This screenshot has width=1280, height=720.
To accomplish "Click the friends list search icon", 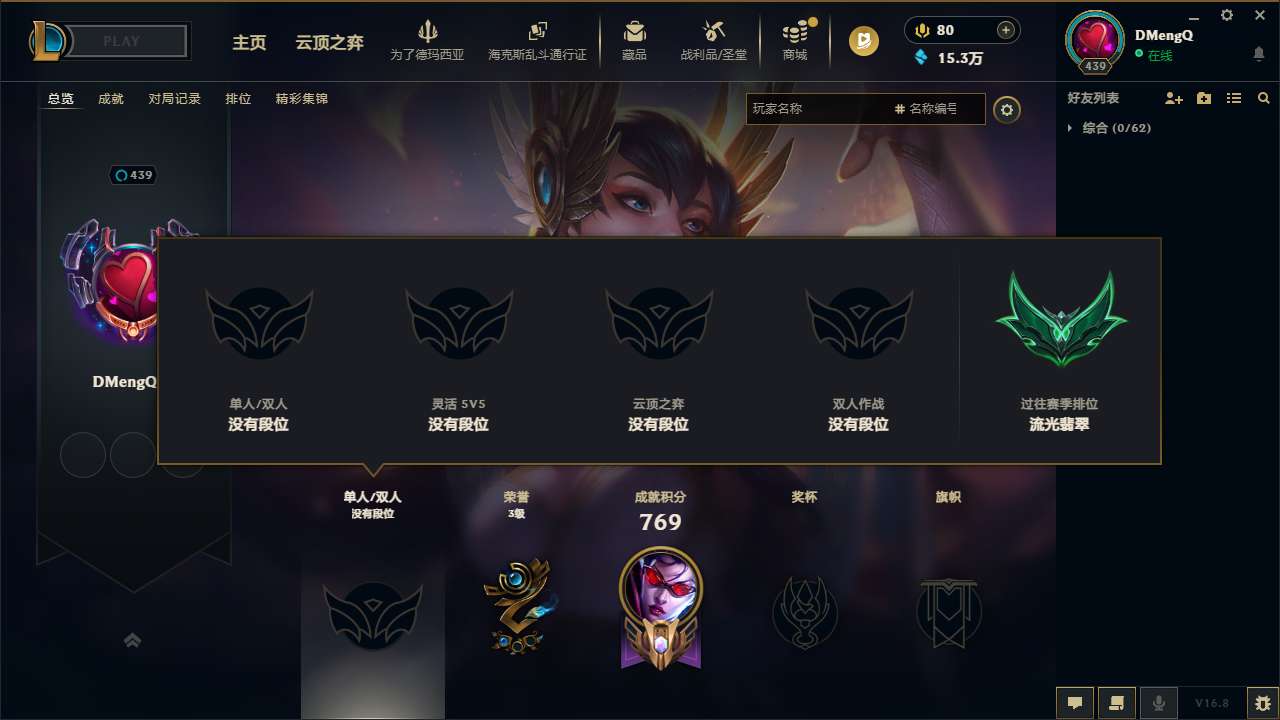I will click(x=1264, y=98).
